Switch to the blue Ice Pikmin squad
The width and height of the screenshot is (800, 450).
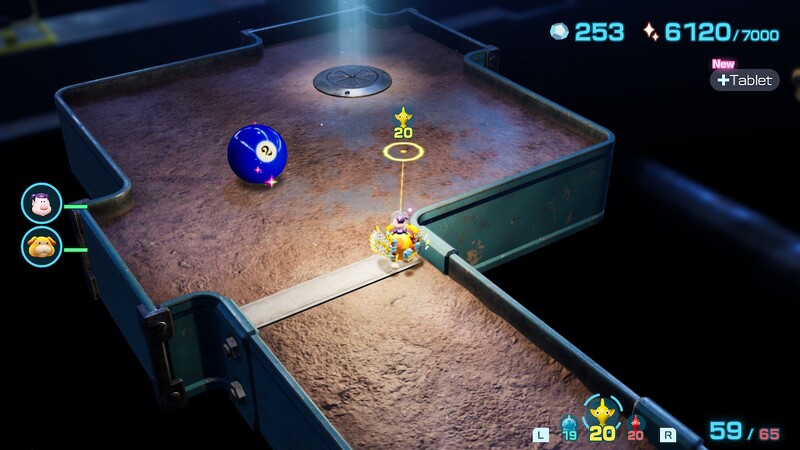[x=569, y=425]
